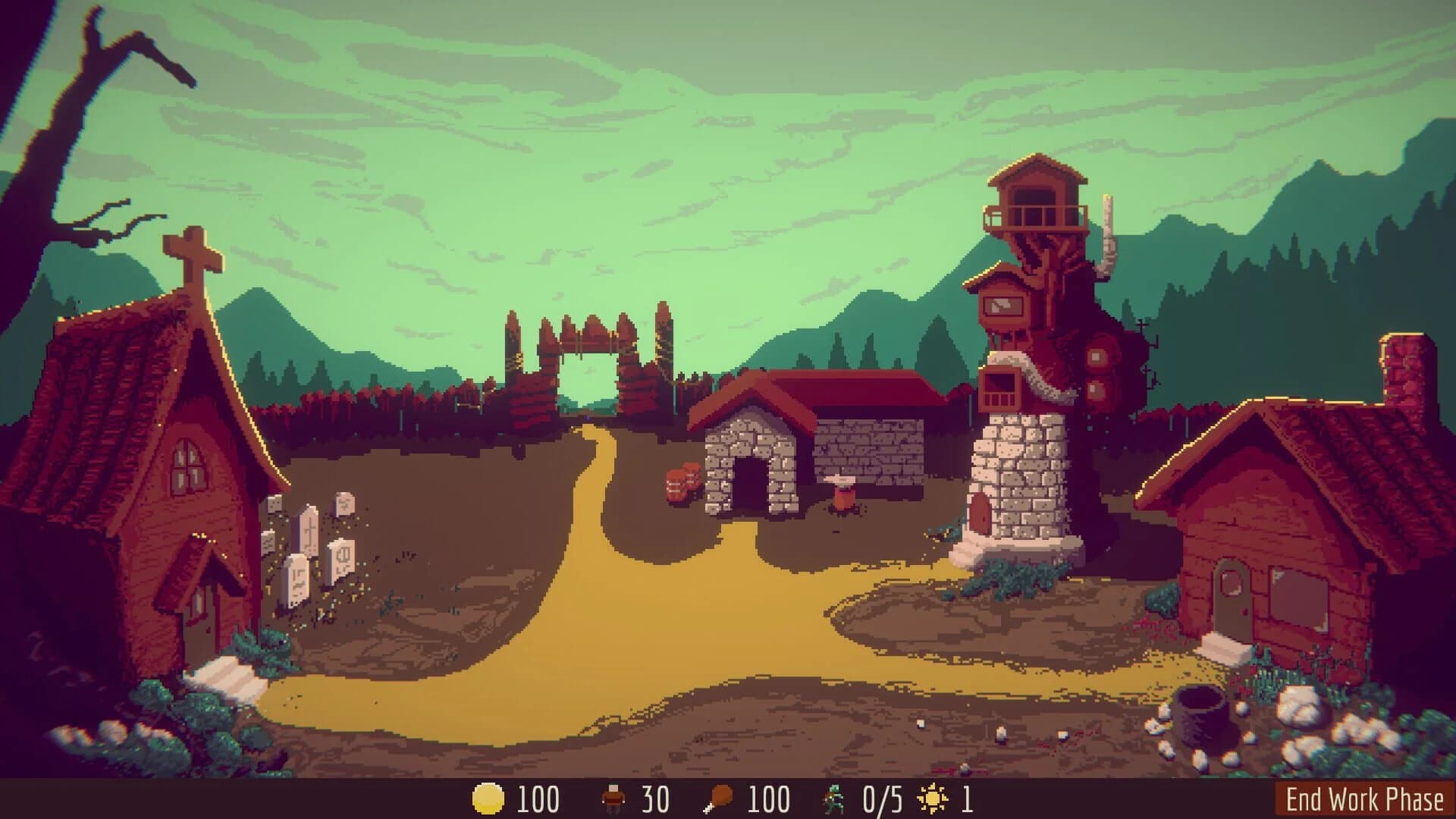Screen dimensions: 1456x819
Task: Click the meat drumstick food icon
Action: (x=720, y=798)
